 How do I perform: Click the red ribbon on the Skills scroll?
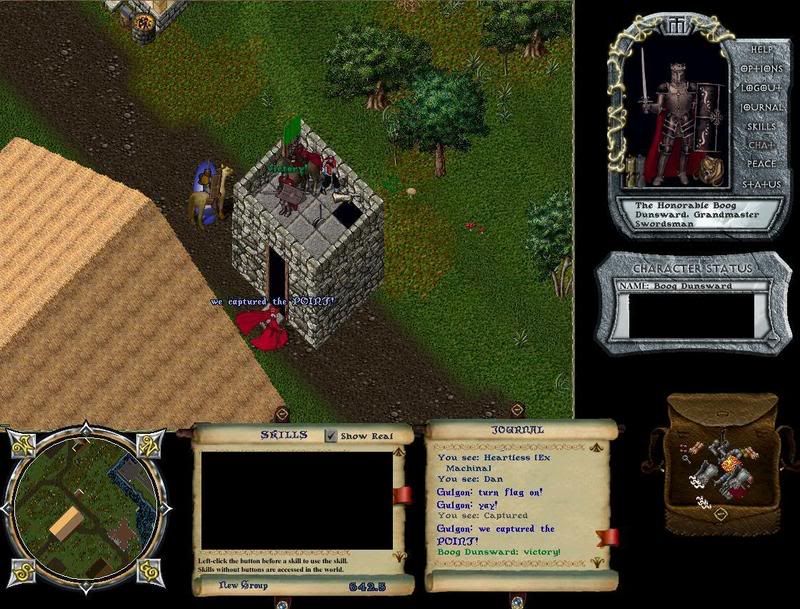tap(402, 495)
